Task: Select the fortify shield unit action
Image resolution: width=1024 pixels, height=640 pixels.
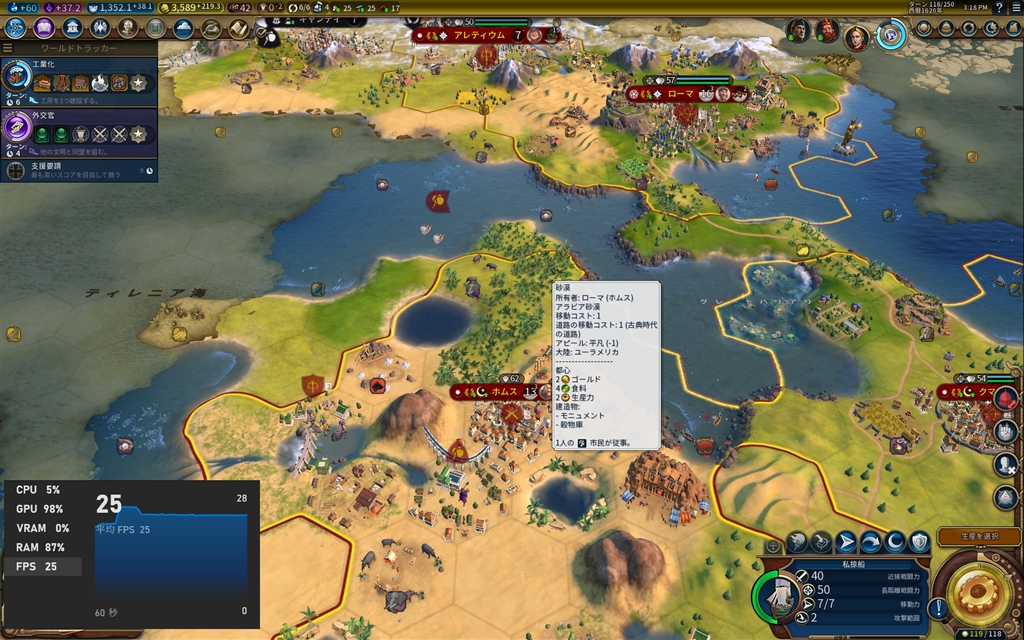Action: click(919, 542)
